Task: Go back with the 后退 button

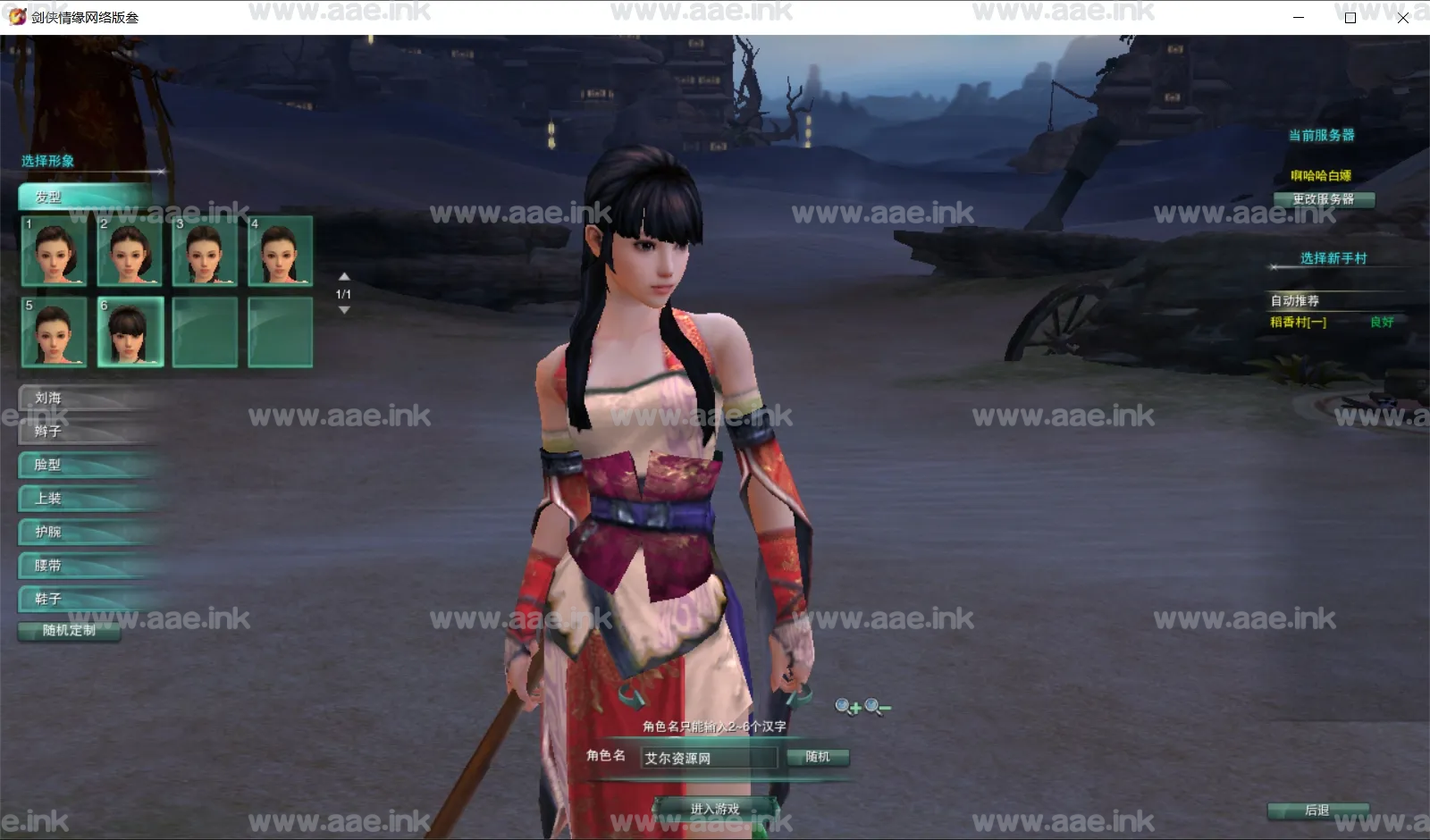Action: (x=1317, y=811)
